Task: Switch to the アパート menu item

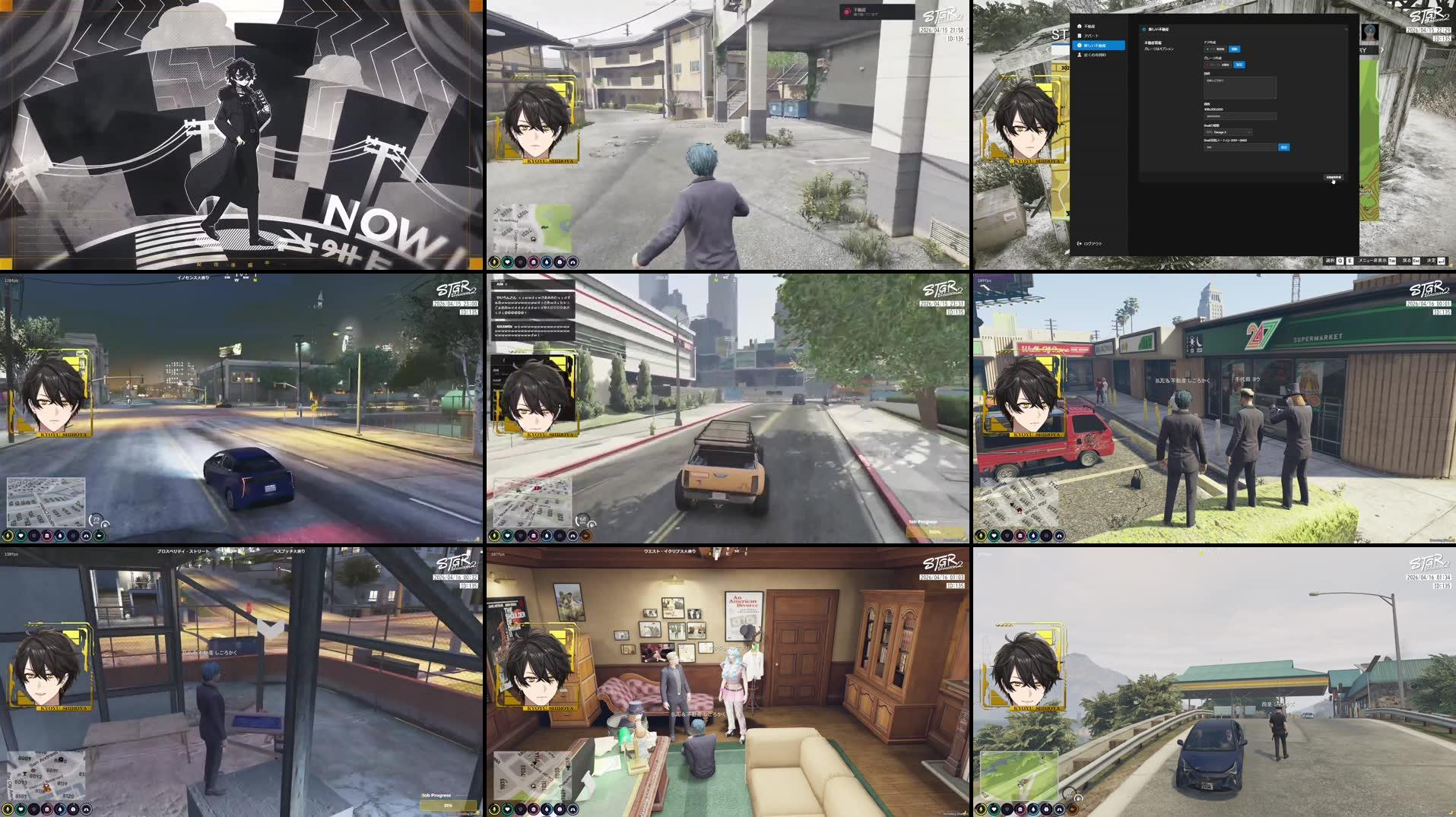Action: tap(1092, 36)
